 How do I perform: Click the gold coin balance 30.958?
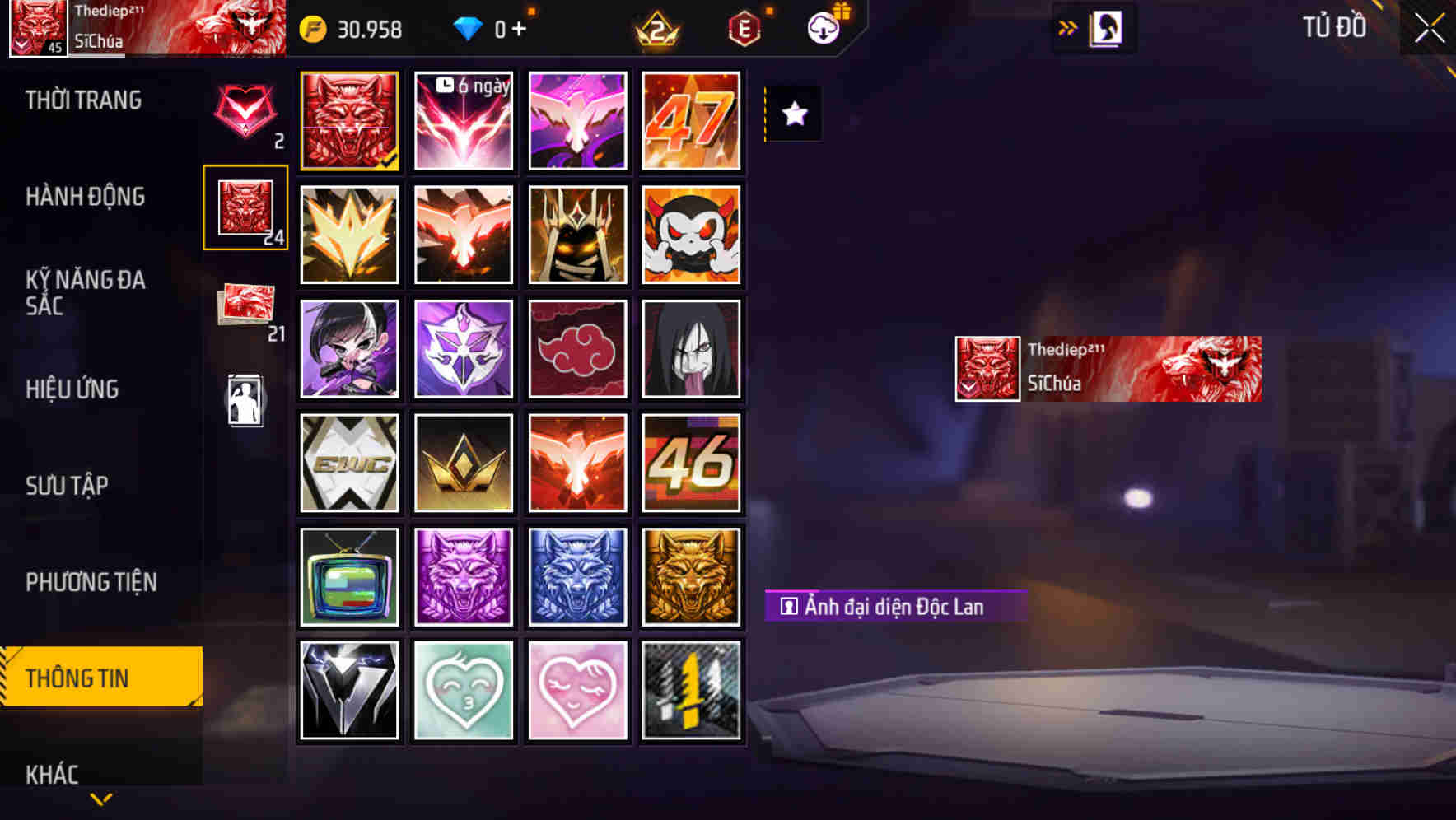352,30
